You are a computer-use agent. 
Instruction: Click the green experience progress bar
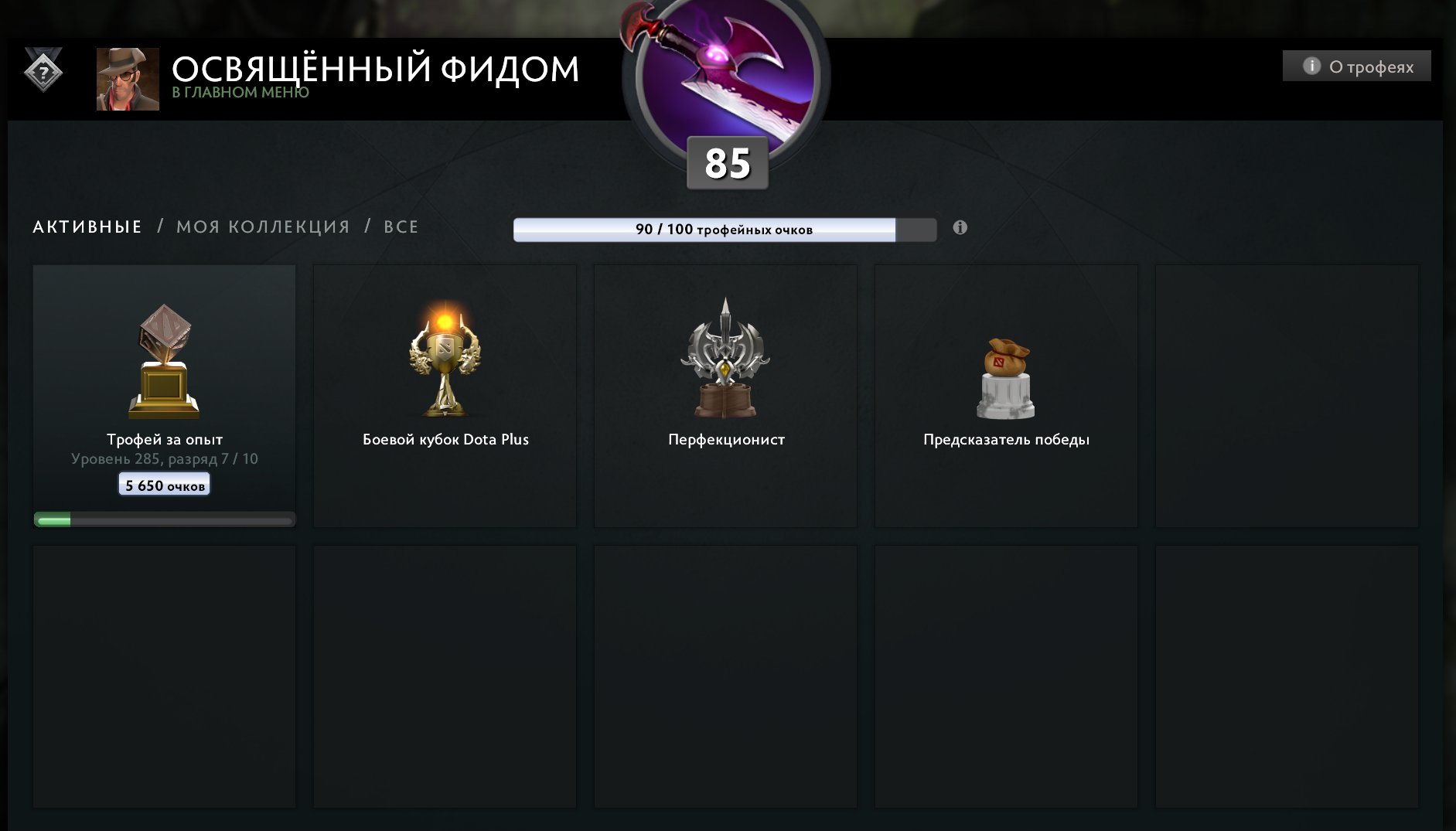[x=163, y=519]
